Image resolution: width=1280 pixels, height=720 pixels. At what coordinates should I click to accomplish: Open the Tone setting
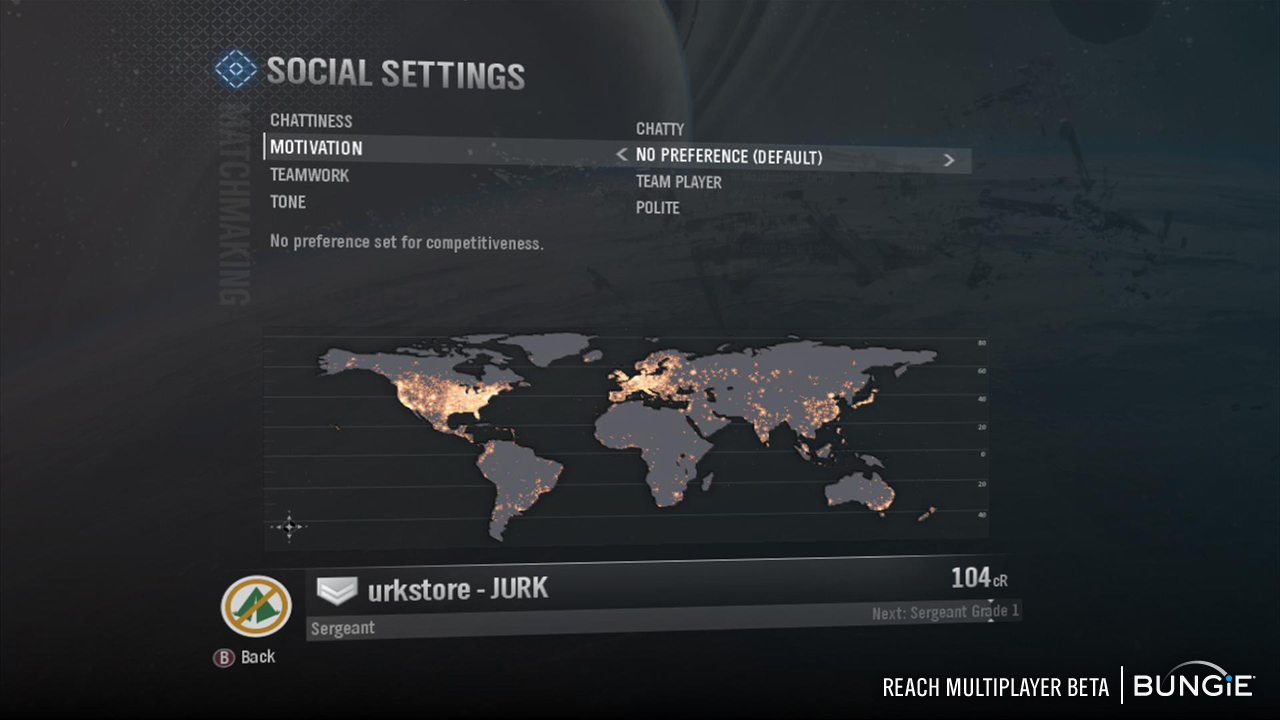coord(288,202)
